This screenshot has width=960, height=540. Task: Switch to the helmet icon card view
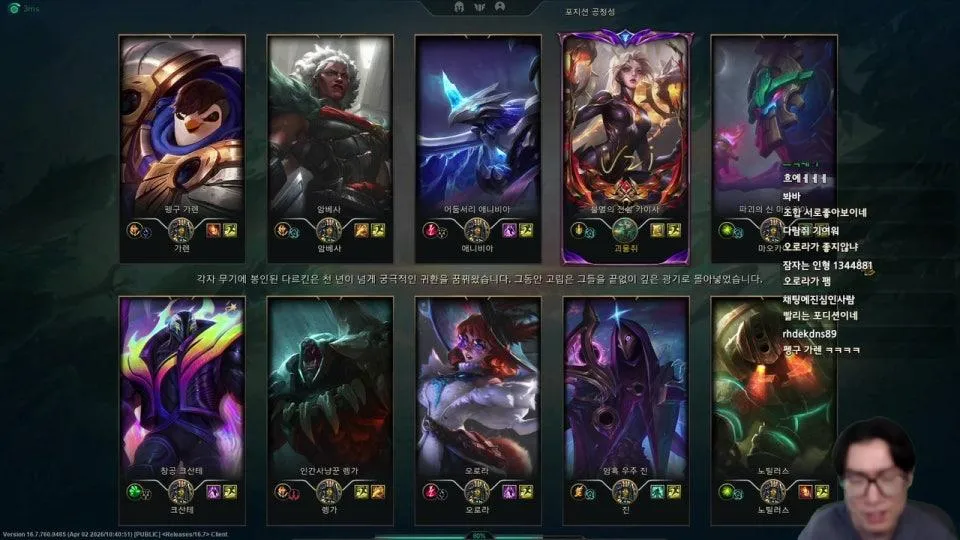[459, 7]
